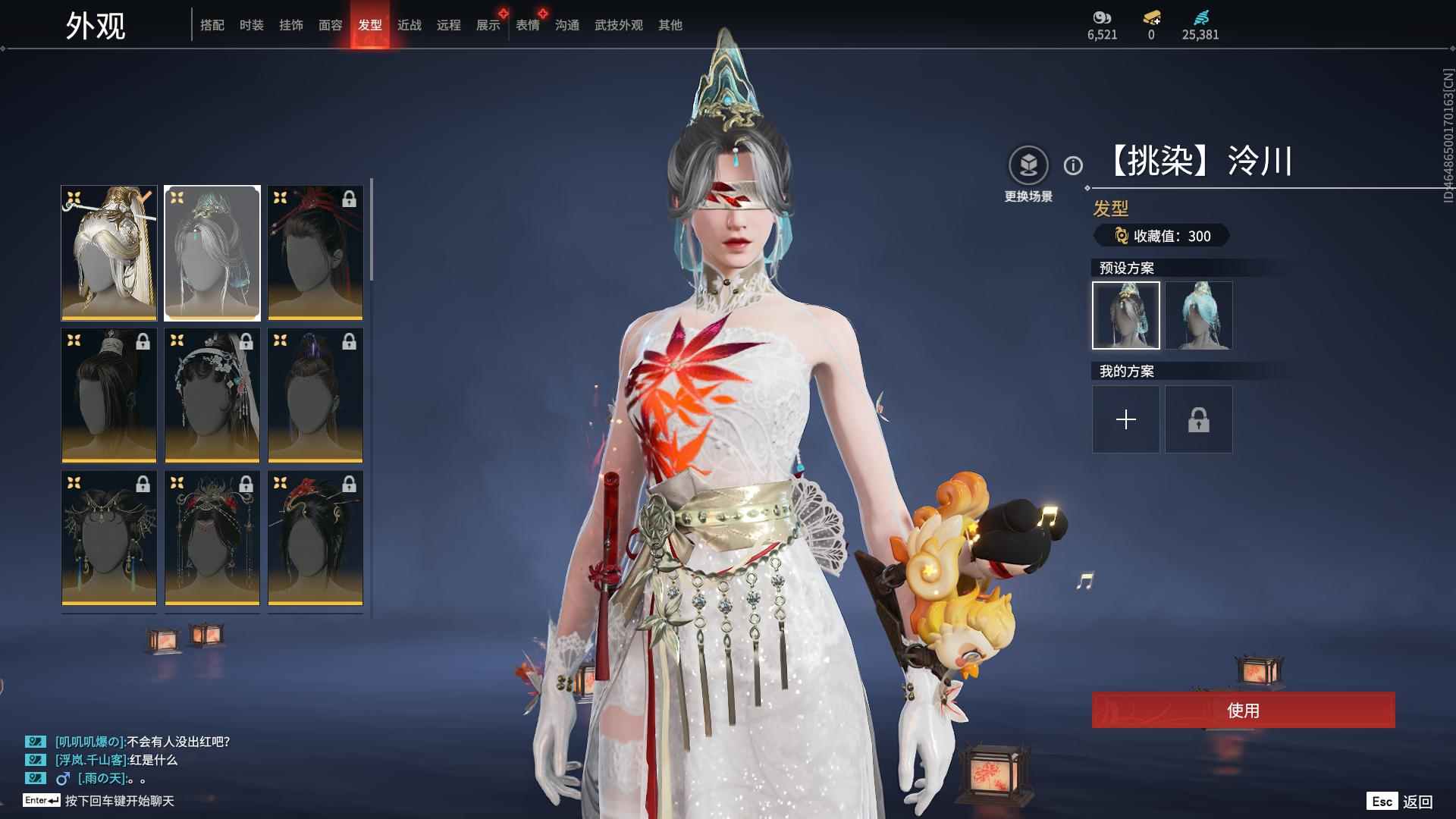Image resolution: width=1456 pixels, height=819 pixels.
Task: Show hairstyle info via the i icon
Action: pyautogui.click(x=1073, y=165)
